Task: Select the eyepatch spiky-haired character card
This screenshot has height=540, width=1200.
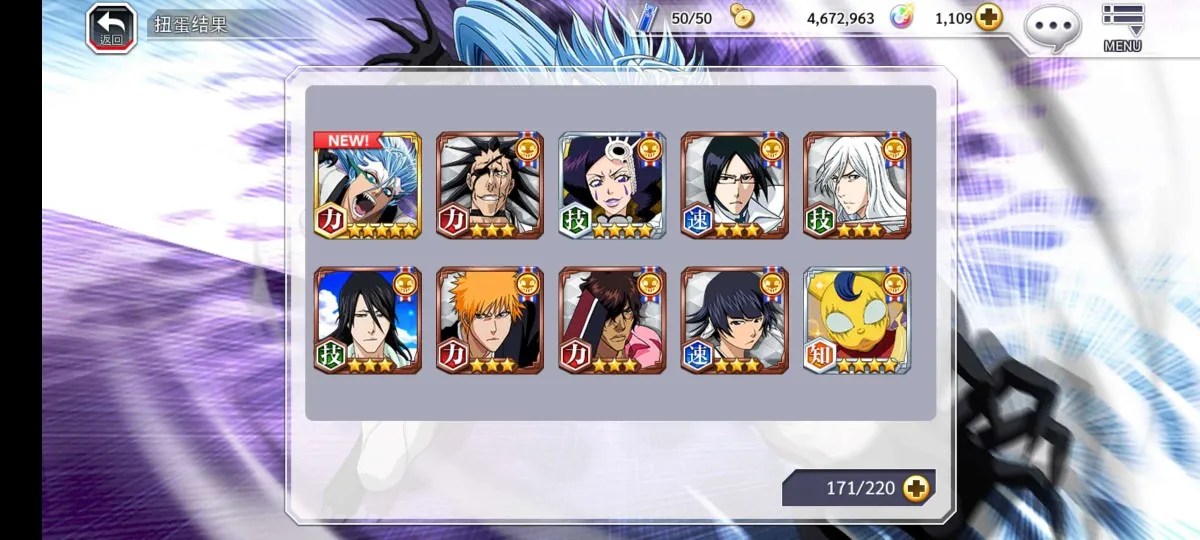Action: tap(490, 186)
